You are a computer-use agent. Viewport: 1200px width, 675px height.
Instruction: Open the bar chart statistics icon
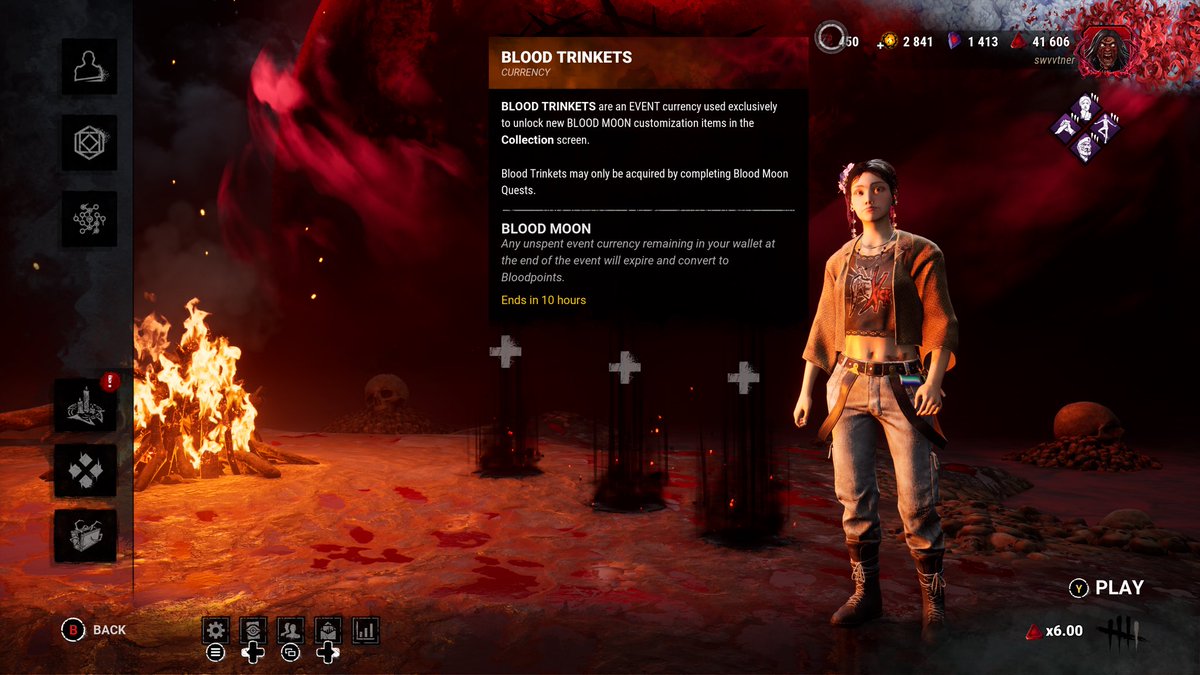(365, 630)
